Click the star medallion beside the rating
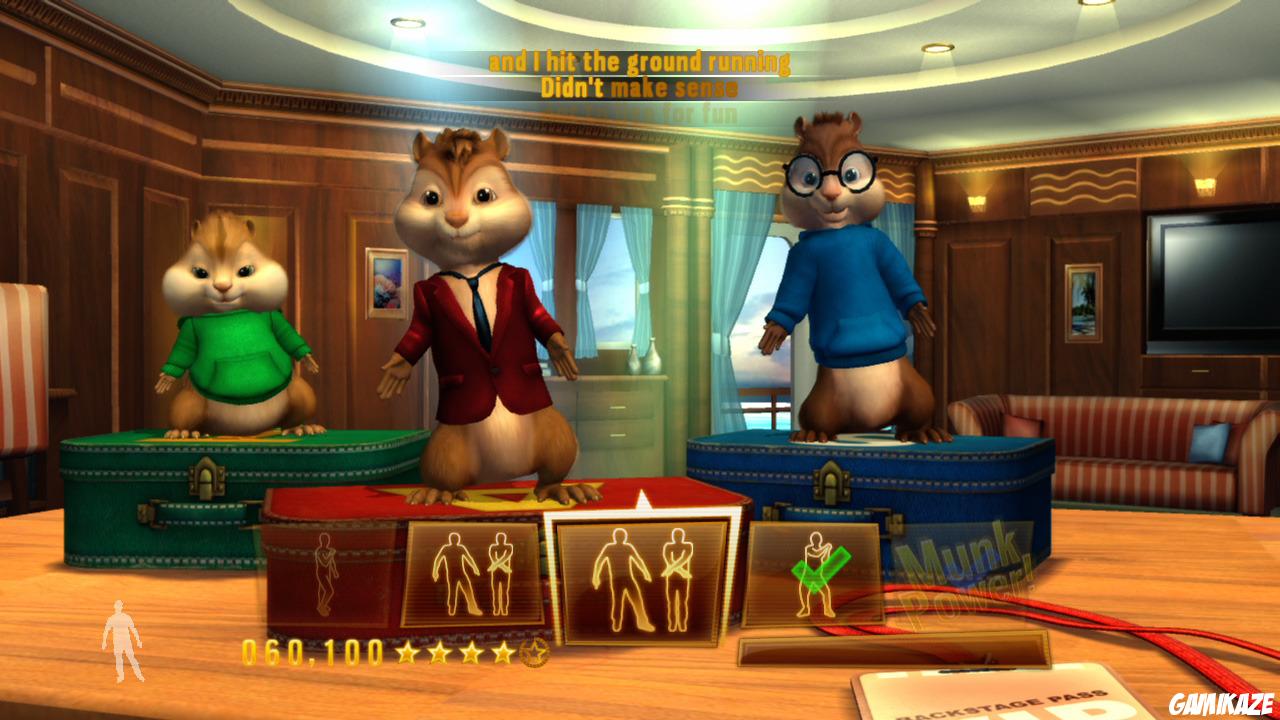The height and width of the screenshot is (720, 1280). pos(534,655)
